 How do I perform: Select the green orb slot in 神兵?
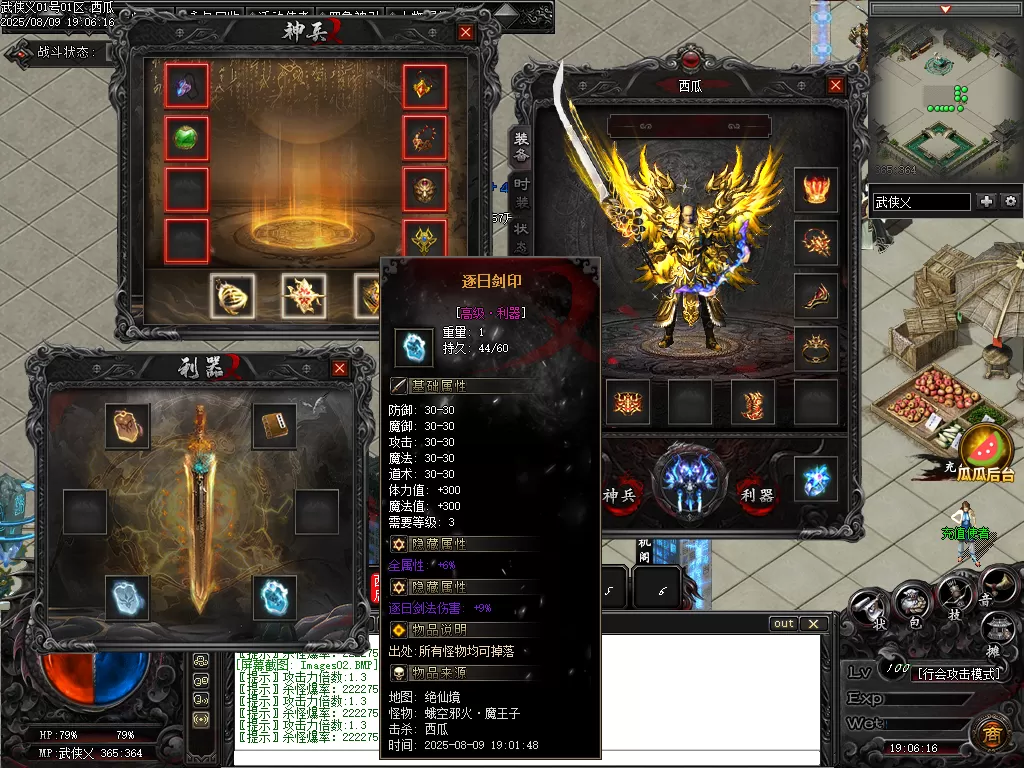tap(186, 138)
